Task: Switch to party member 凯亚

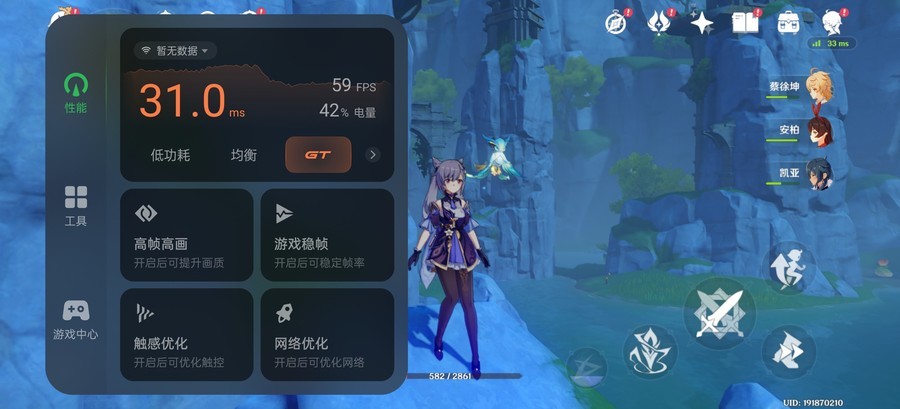Action: point(819,173)
